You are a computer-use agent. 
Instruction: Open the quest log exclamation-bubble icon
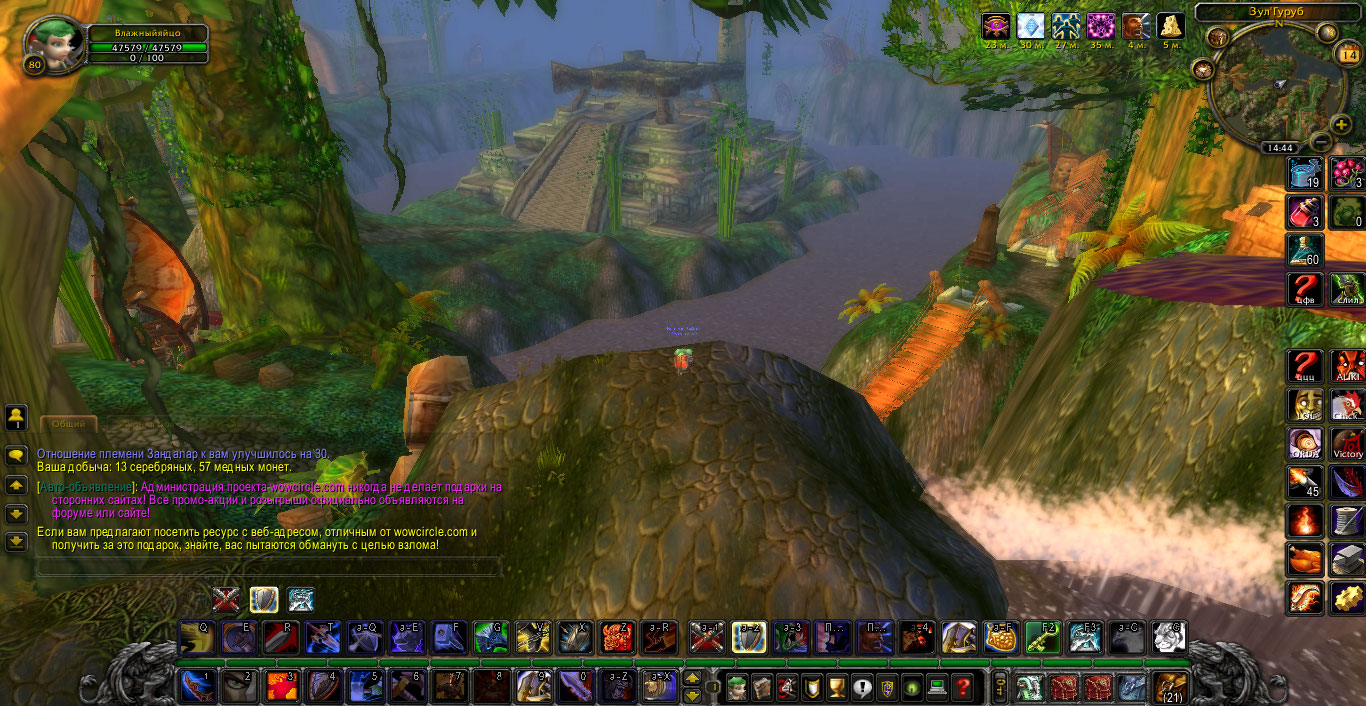pyautogui.click(x=861, y=687)
